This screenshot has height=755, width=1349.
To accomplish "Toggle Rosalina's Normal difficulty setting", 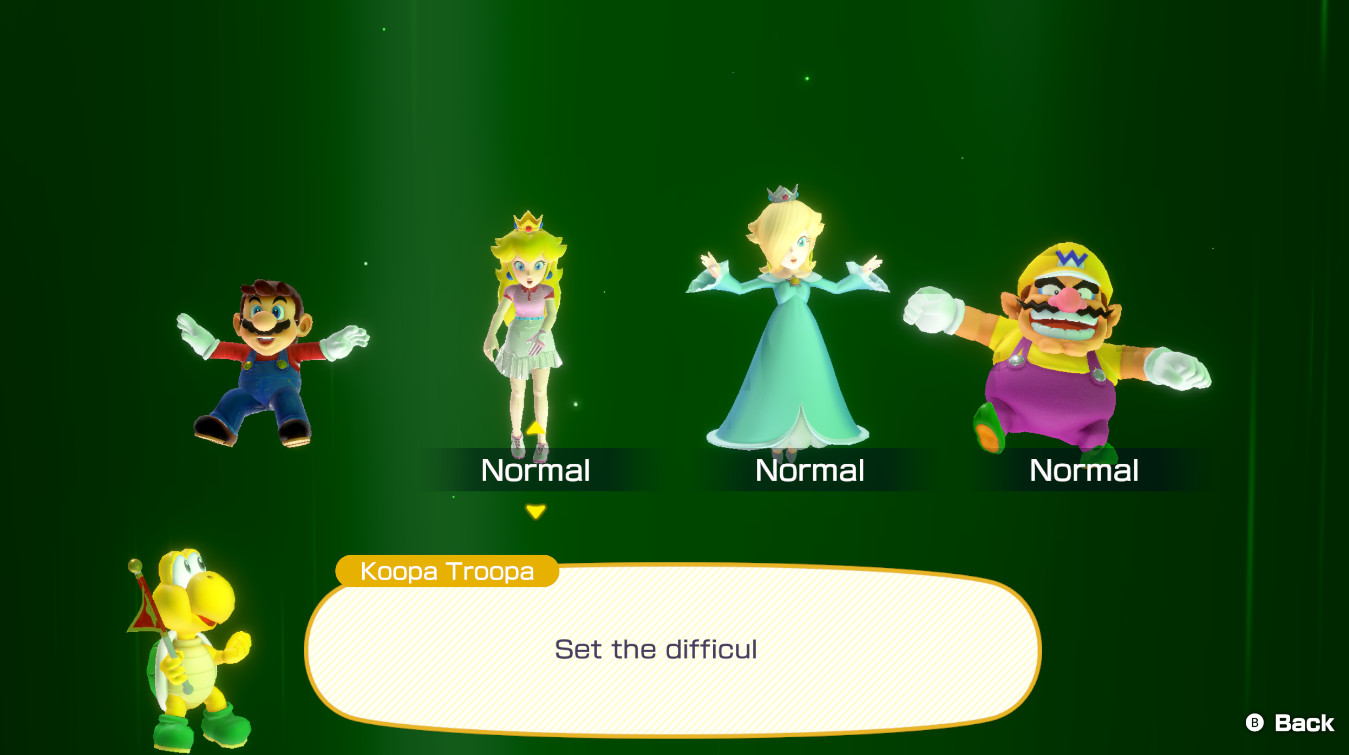I will pos(810,470).
